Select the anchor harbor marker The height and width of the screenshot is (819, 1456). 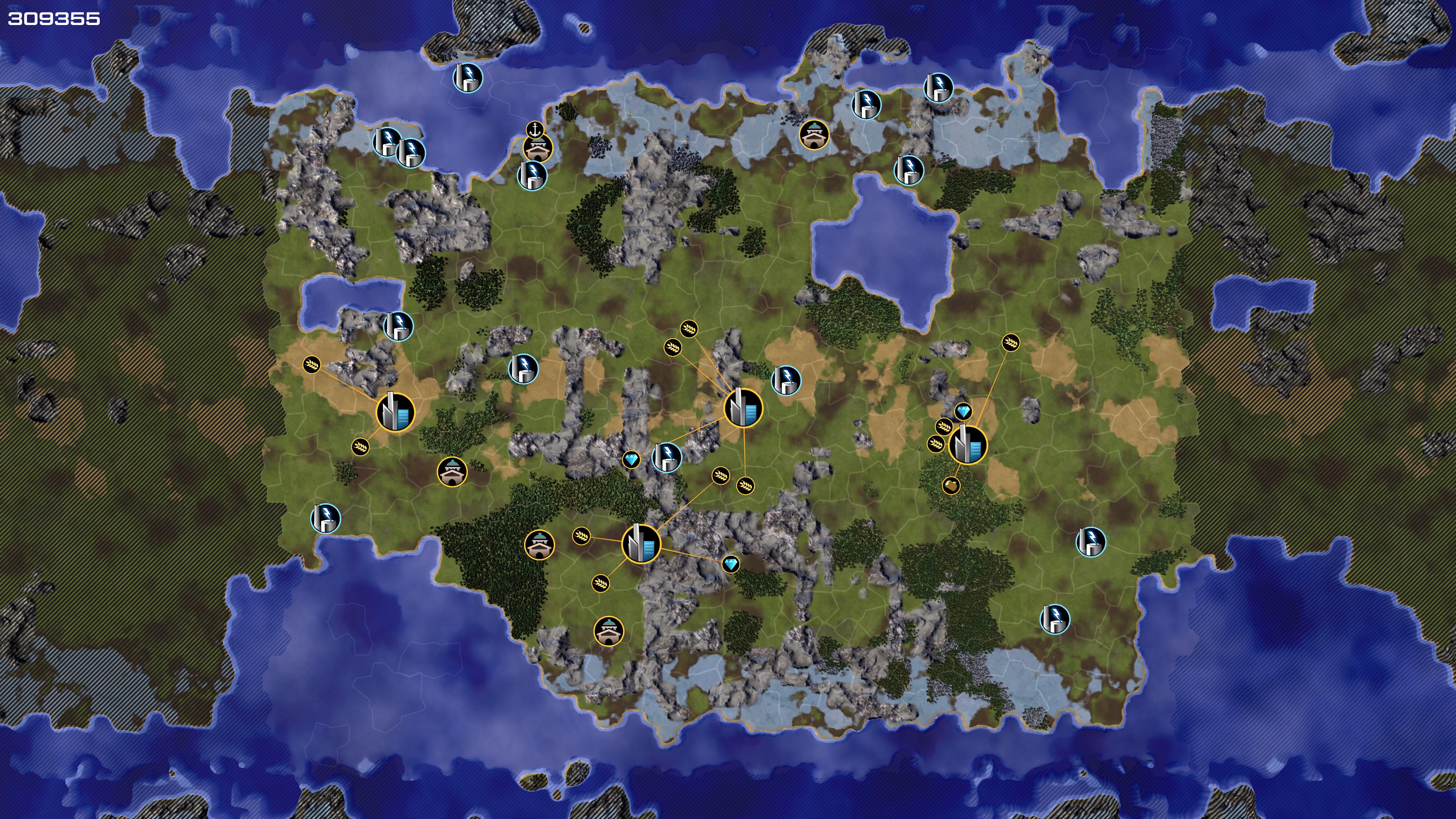tap(534, 129)
